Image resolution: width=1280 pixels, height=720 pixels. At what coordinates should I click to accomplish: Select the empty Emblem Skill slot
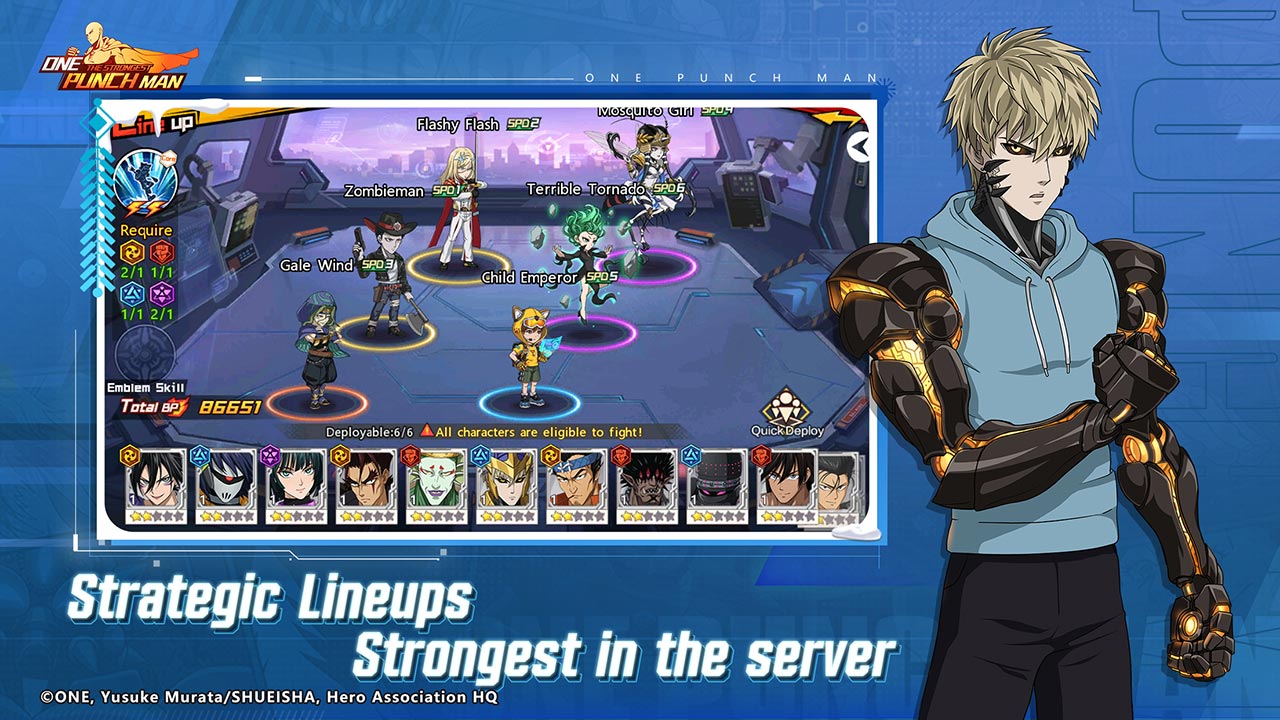tap(145, 352)
